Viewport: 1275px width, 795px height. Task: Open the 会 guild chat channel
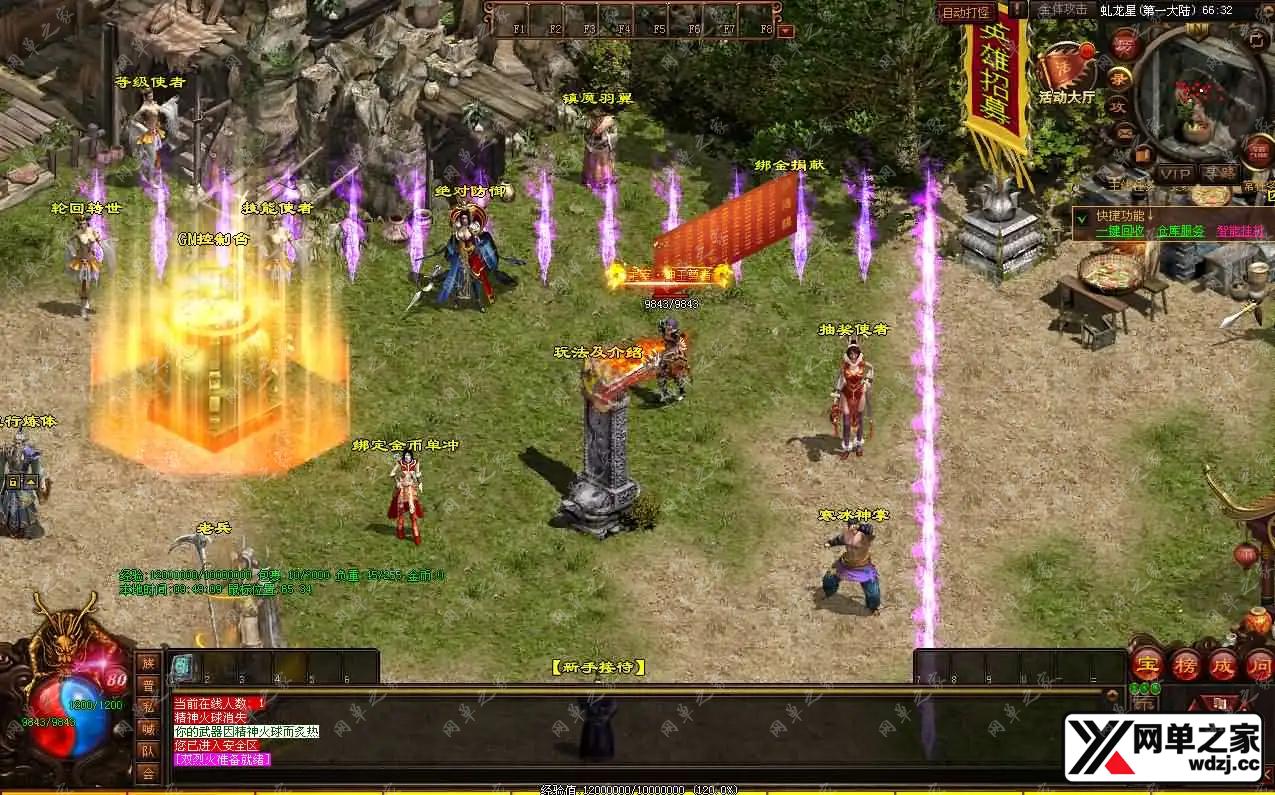(x=147, y=772)
